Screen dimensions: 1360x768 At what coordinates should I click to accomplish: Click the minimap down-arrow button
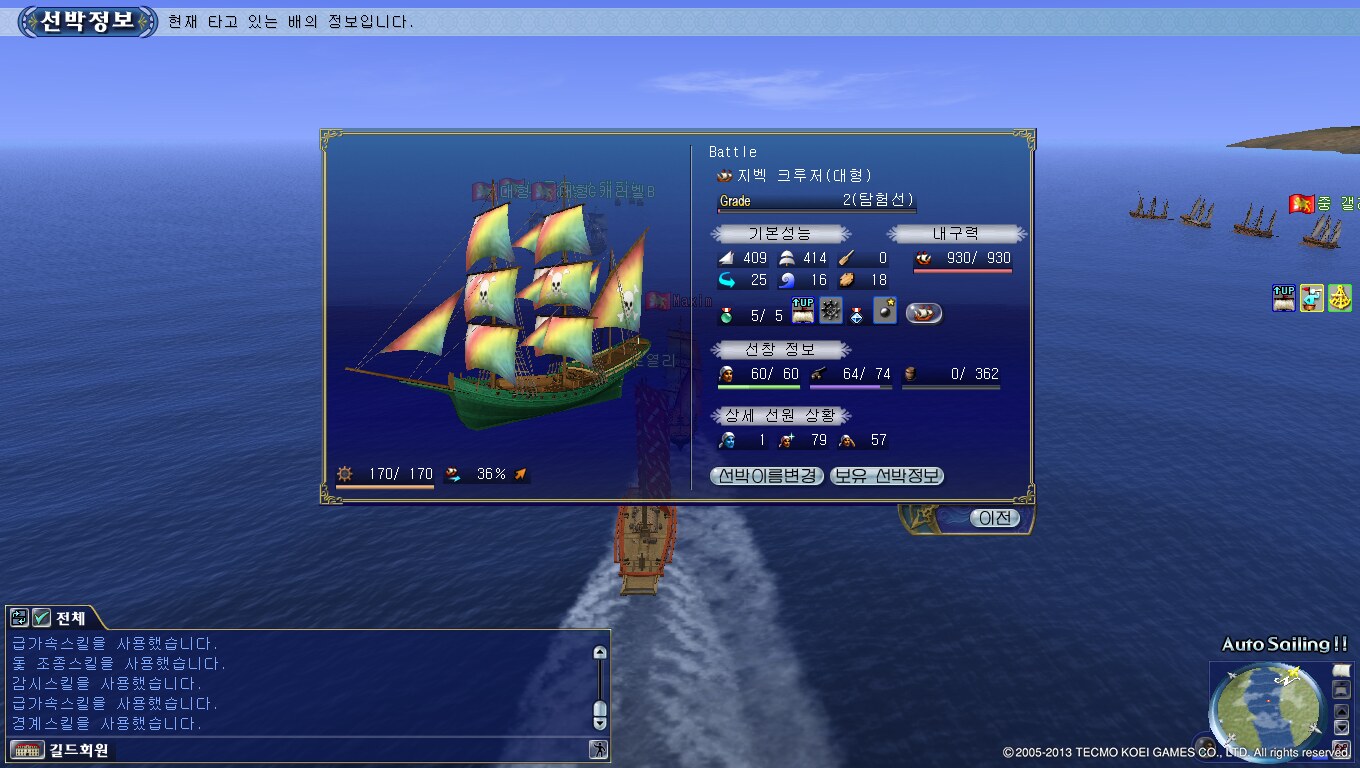(1342, 728)
